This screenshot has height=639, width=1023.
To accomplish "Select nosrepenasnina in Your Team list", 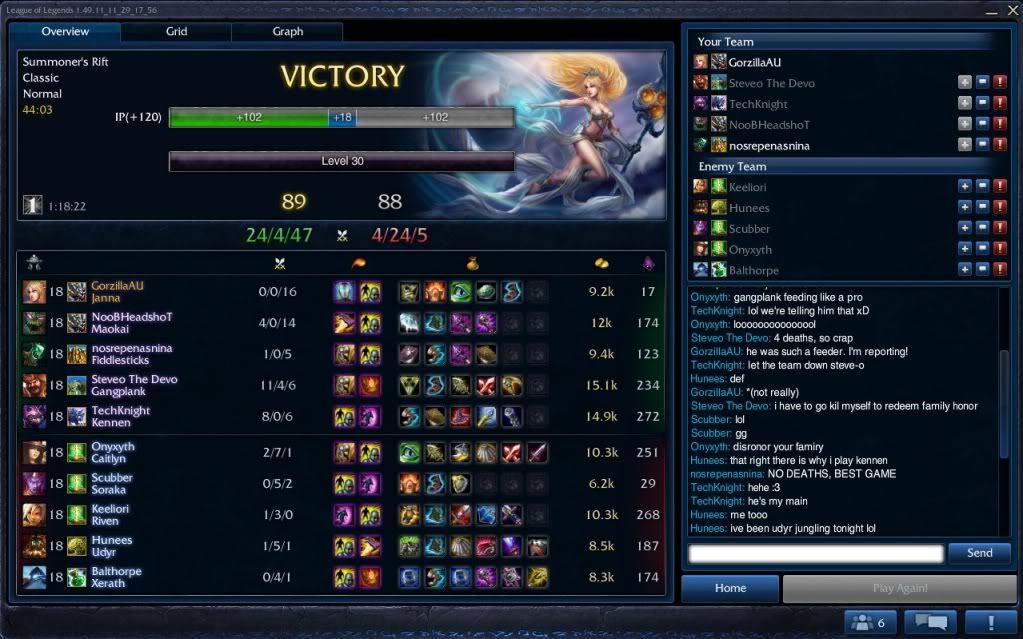I will pyautogui.click(x=768, y=146).
